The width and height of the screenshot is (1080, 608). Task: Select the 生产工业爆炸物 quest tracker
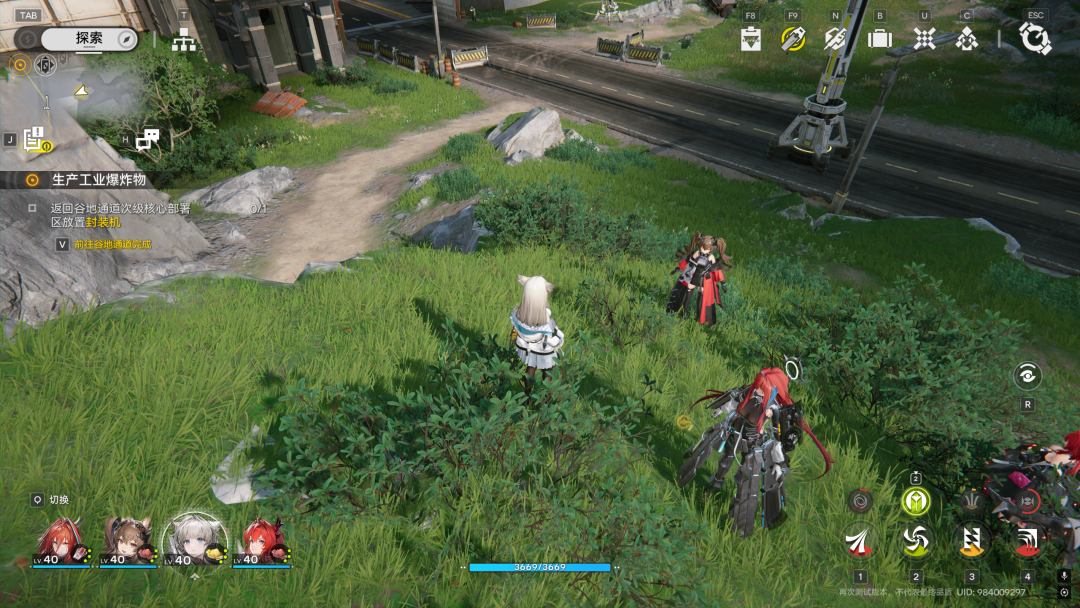pos(98,180)
